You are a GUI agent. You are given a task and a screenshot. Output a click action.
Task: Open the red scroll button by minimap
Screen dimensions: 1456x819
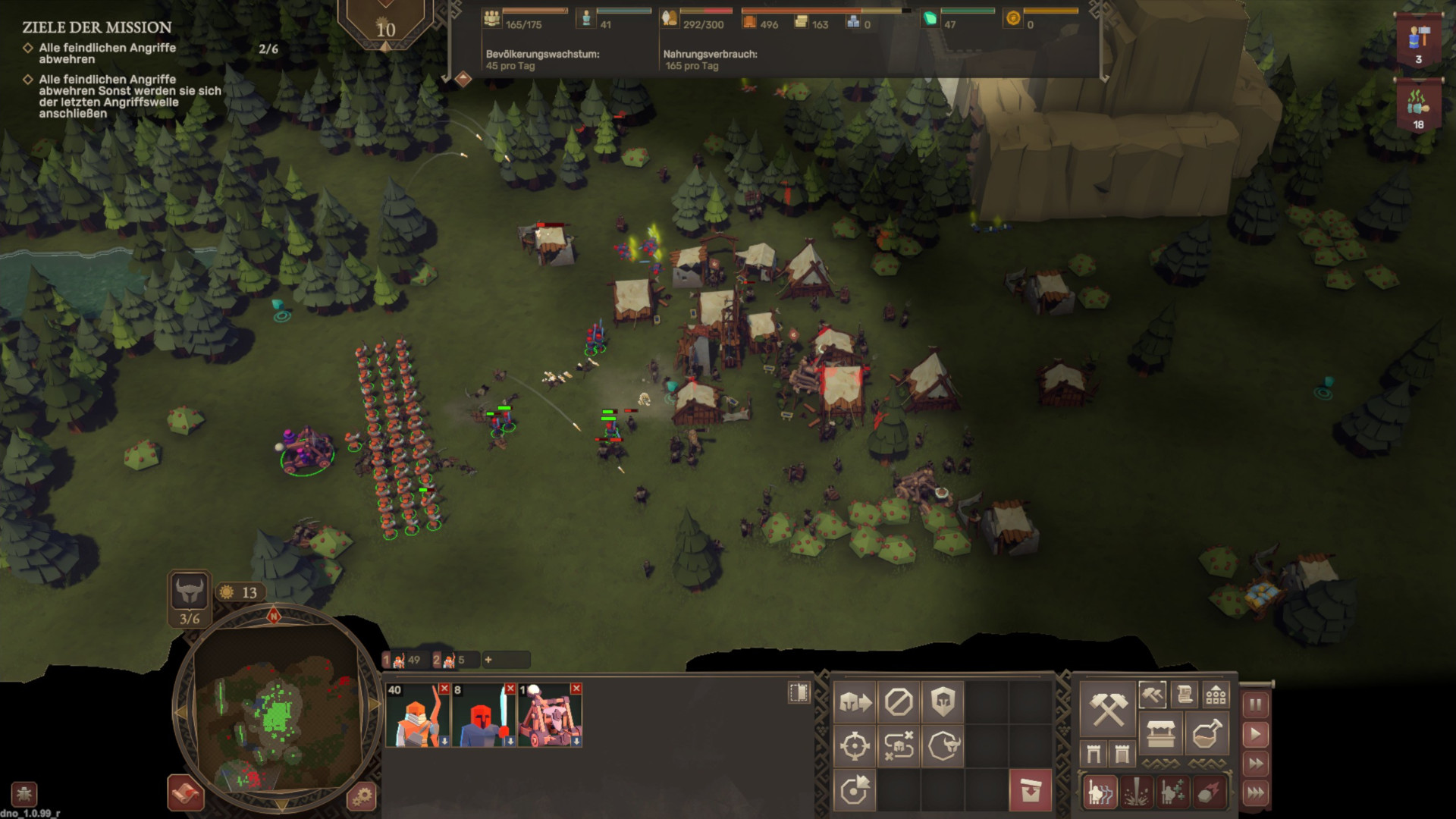pyautogui.click(x=185, y=793)
